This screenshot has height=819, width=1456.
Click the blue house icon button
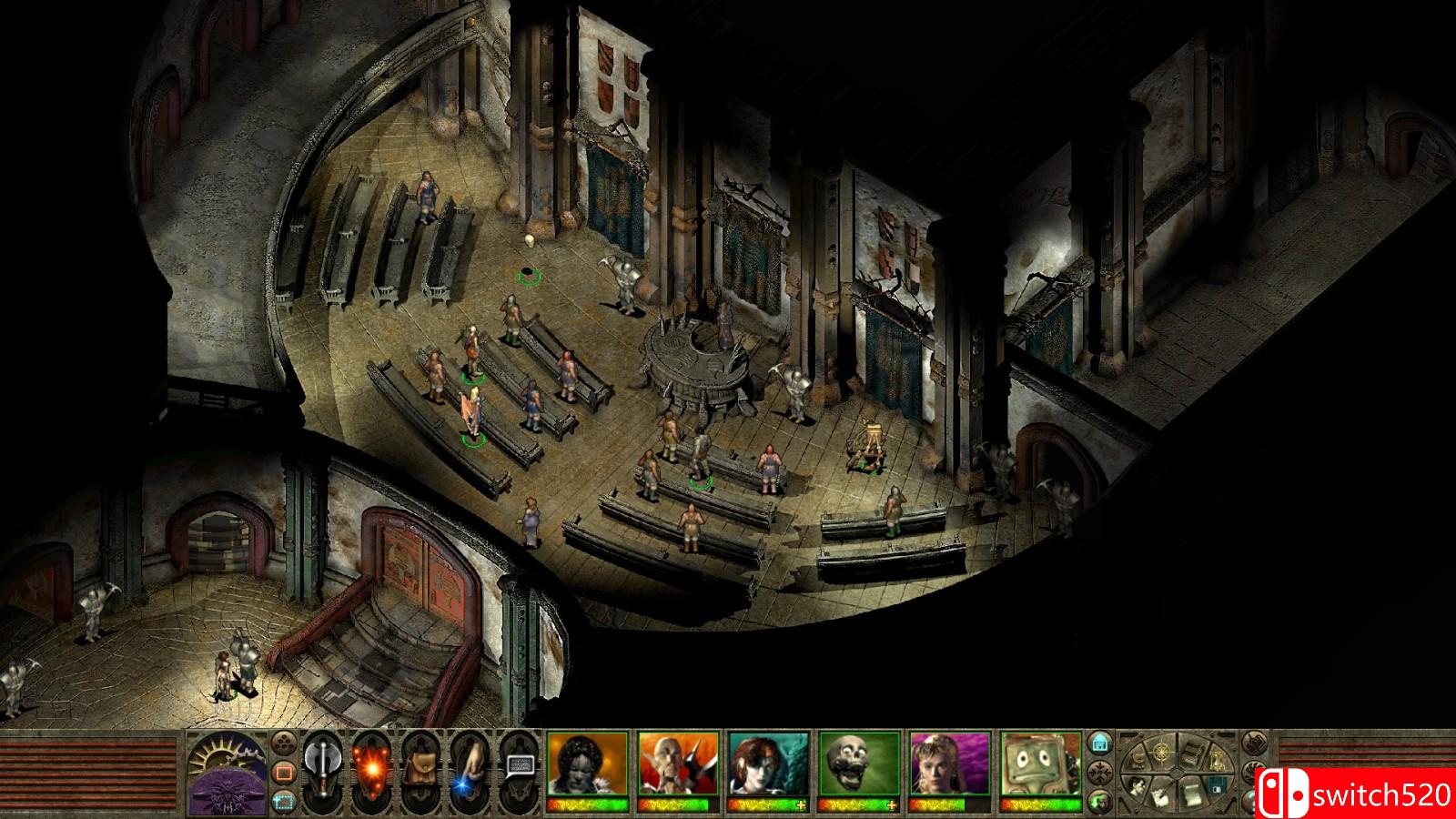click(x=1100, y=743)
